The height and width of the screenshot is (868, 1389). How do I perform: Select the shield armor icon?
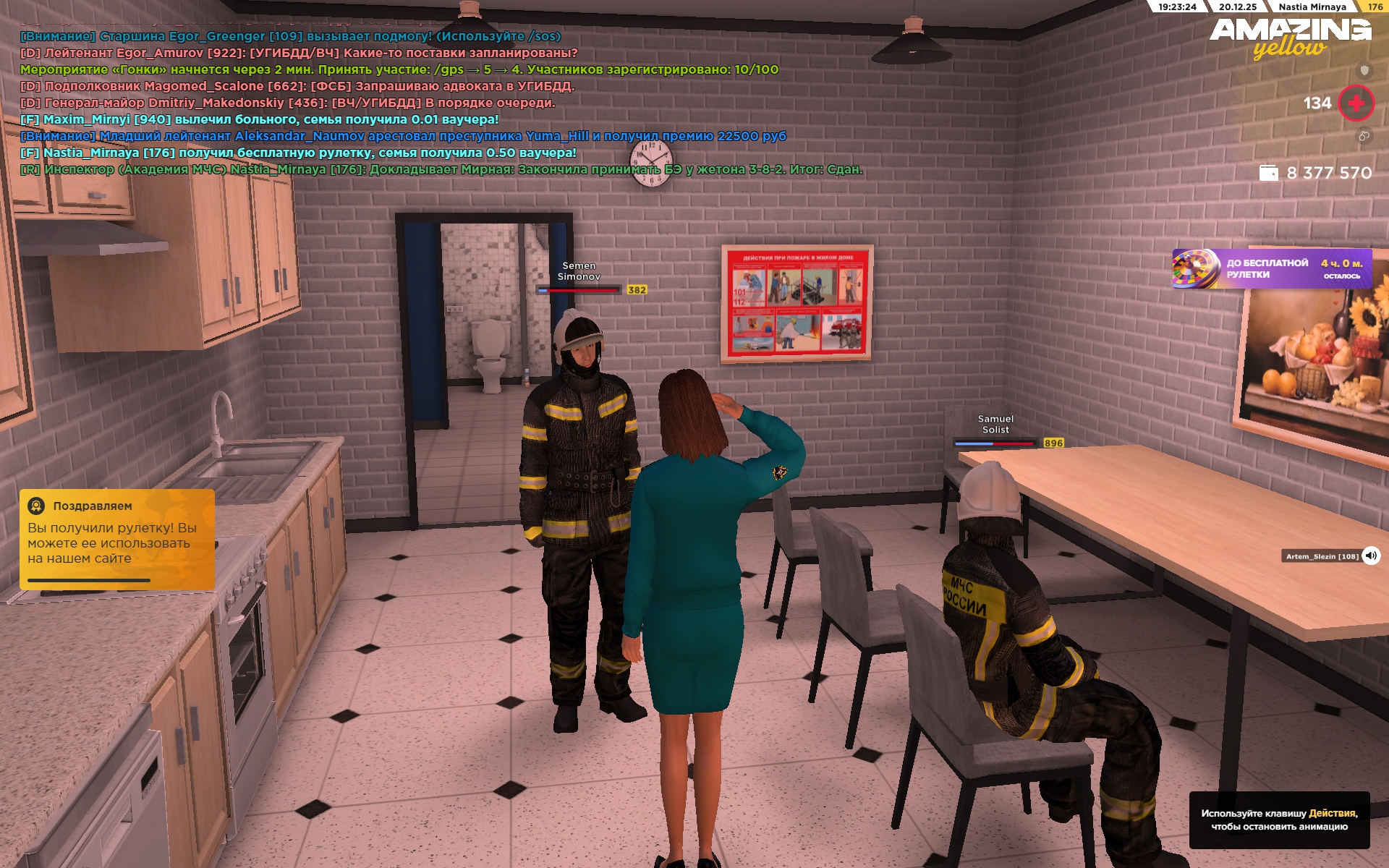coord(1364,70)
